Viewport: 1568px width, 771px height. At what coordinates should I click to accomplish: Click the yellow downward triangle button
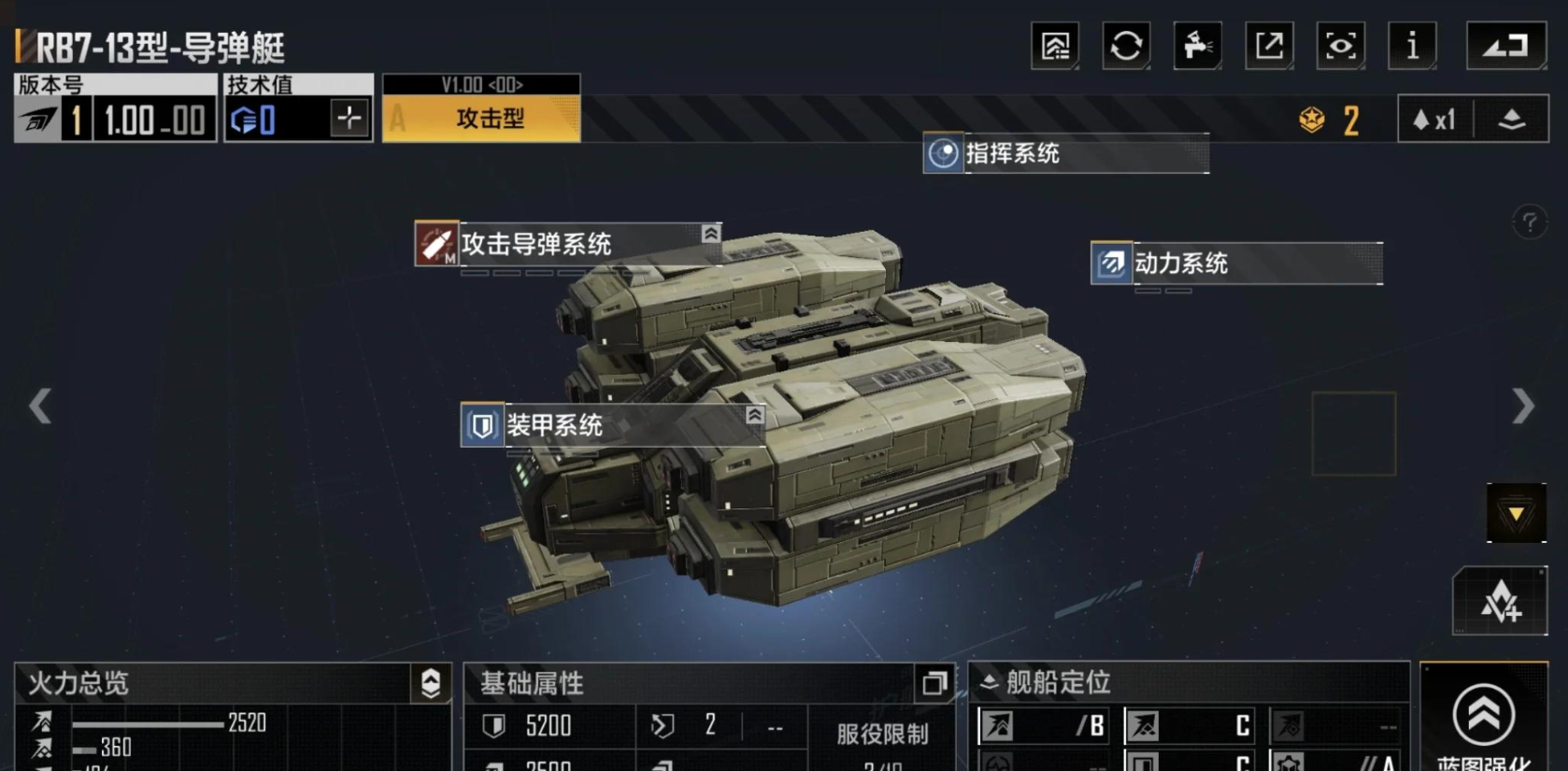(1516, 513)
